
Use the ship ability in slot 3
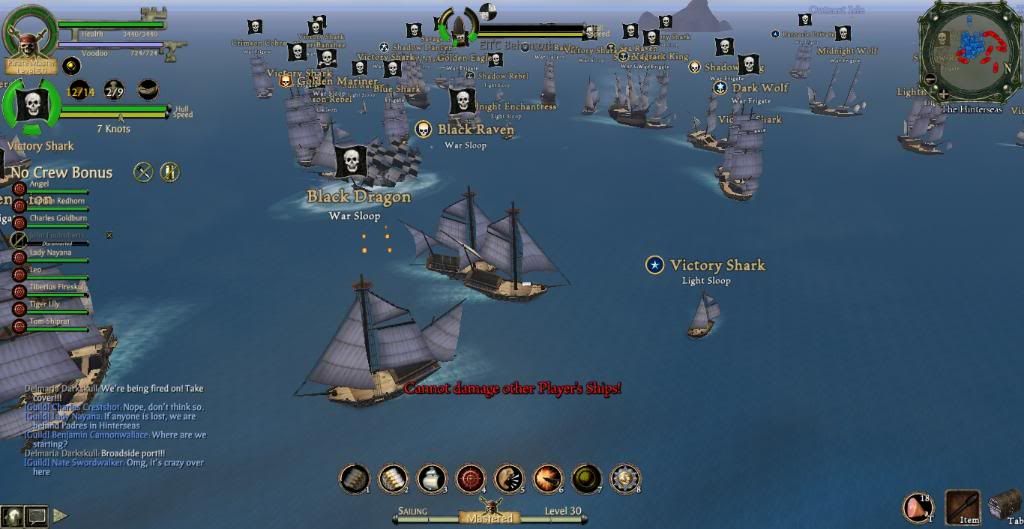click(432, 478)
